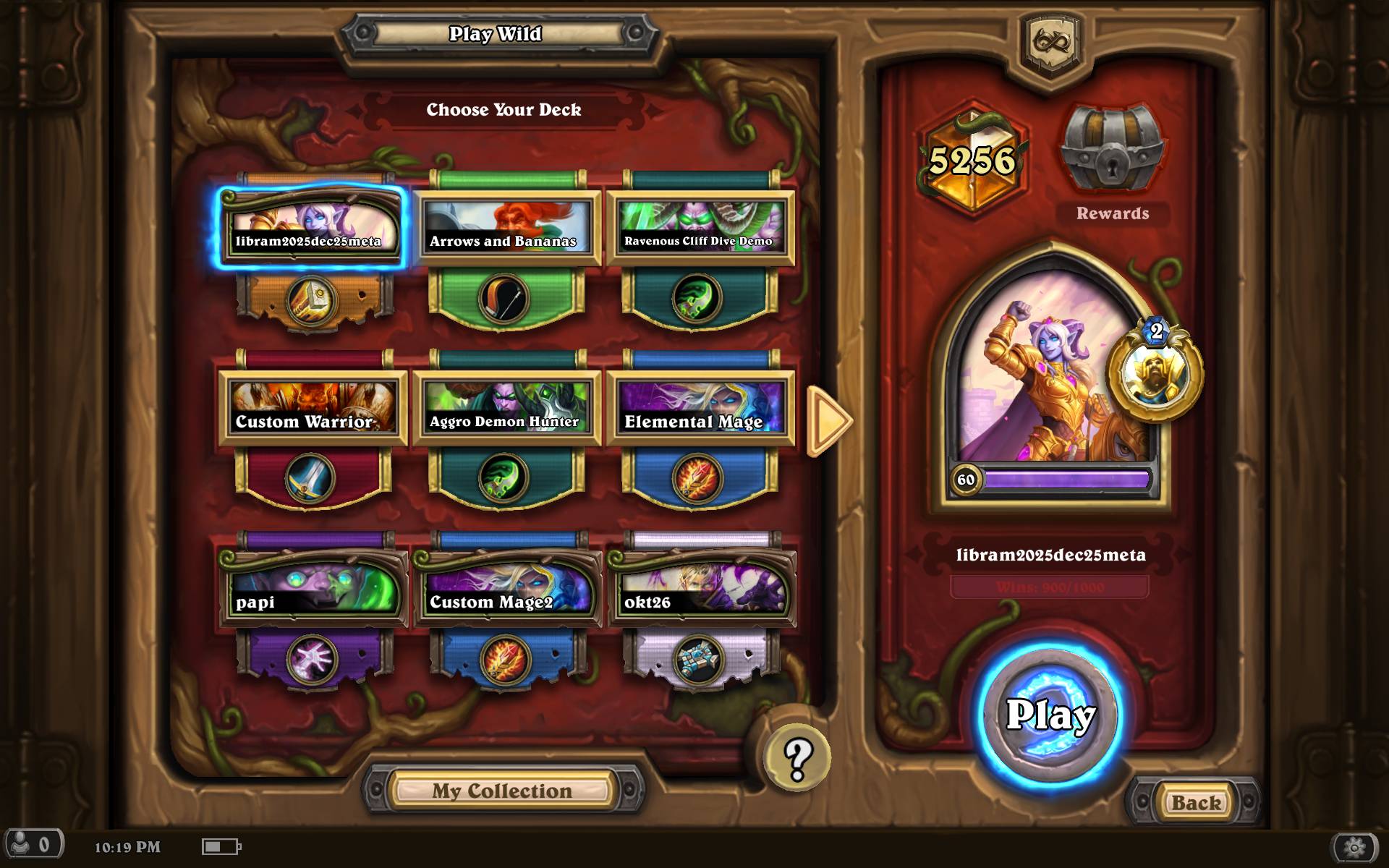Start the match with the Play button

[1050, 715]
